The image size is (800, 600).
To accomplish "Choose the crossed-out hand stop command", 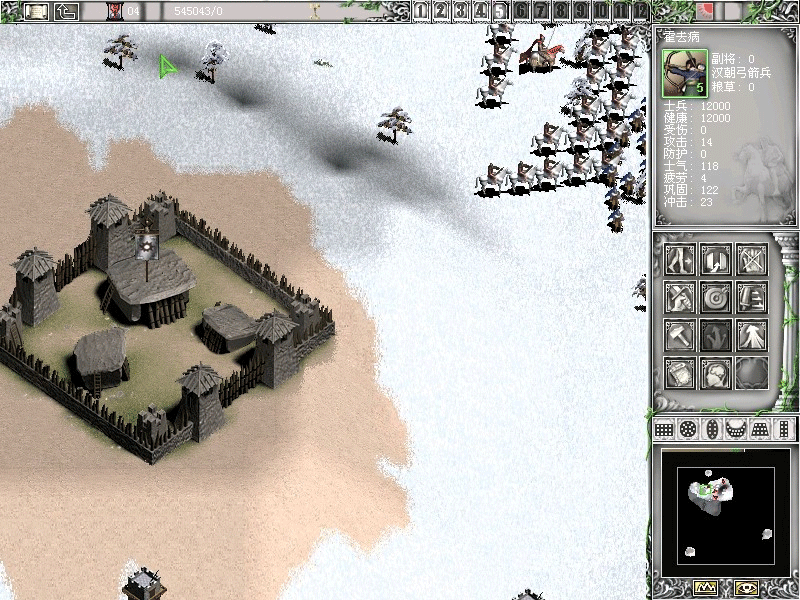I will [751, 260].
